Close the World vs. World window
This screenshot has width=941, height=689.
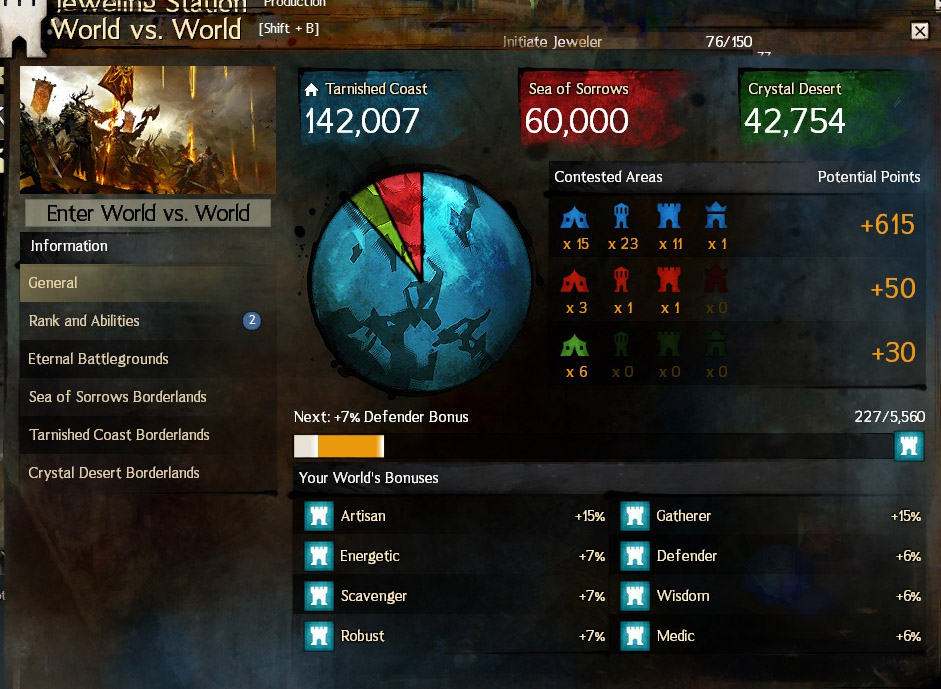(920, 31)
